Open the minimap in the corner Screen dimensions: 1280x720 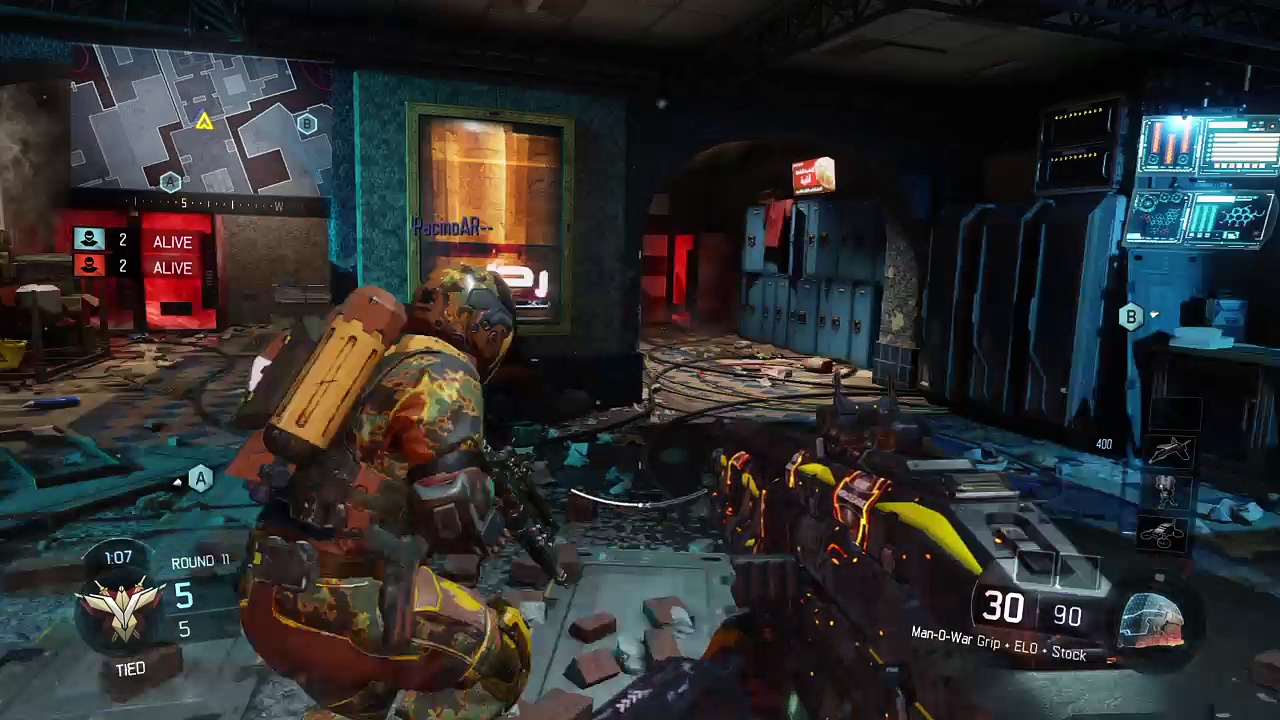coord(200,125)
